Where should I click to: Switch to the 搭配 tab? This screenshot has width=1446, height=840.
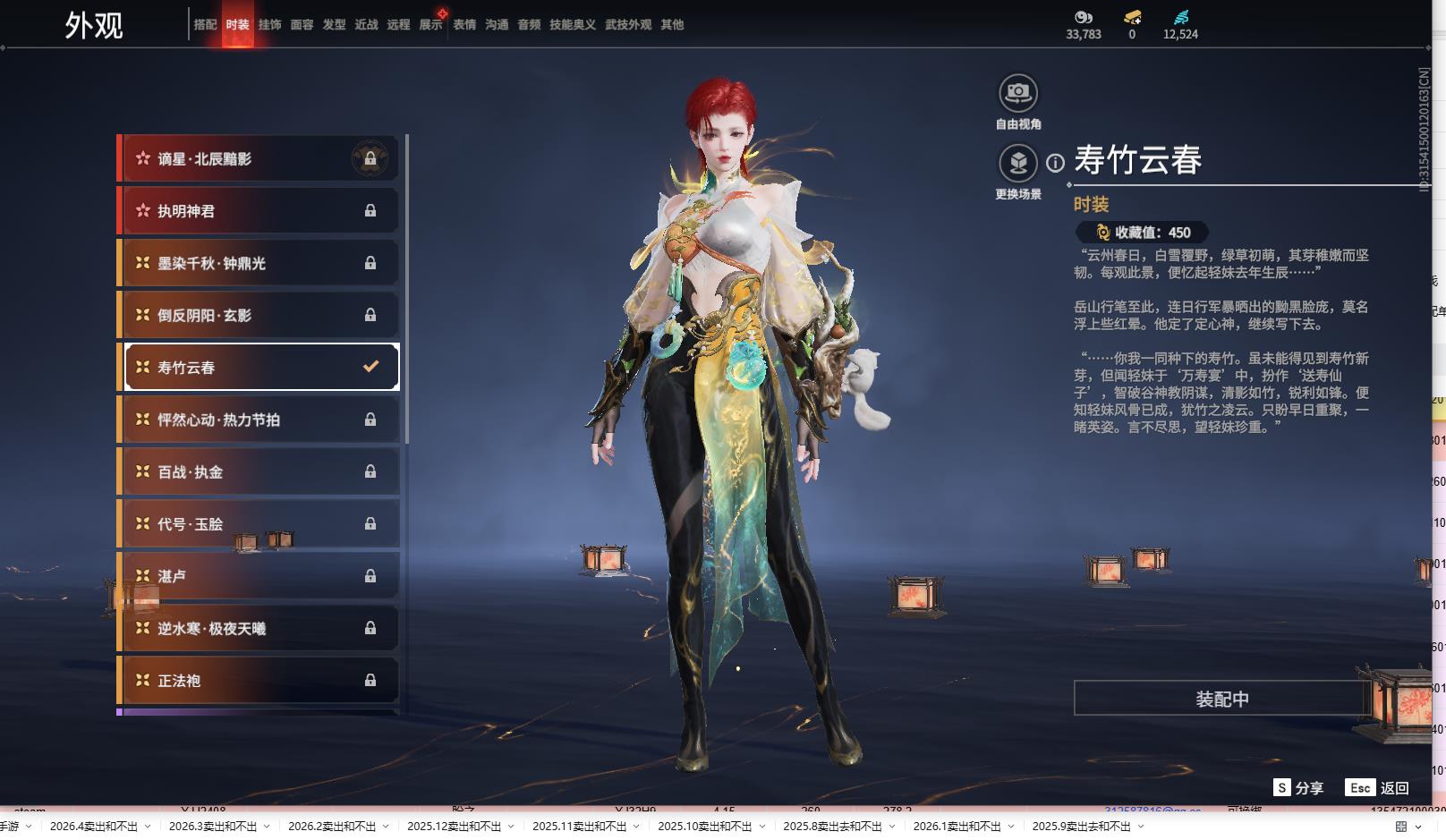click(205, 25)
